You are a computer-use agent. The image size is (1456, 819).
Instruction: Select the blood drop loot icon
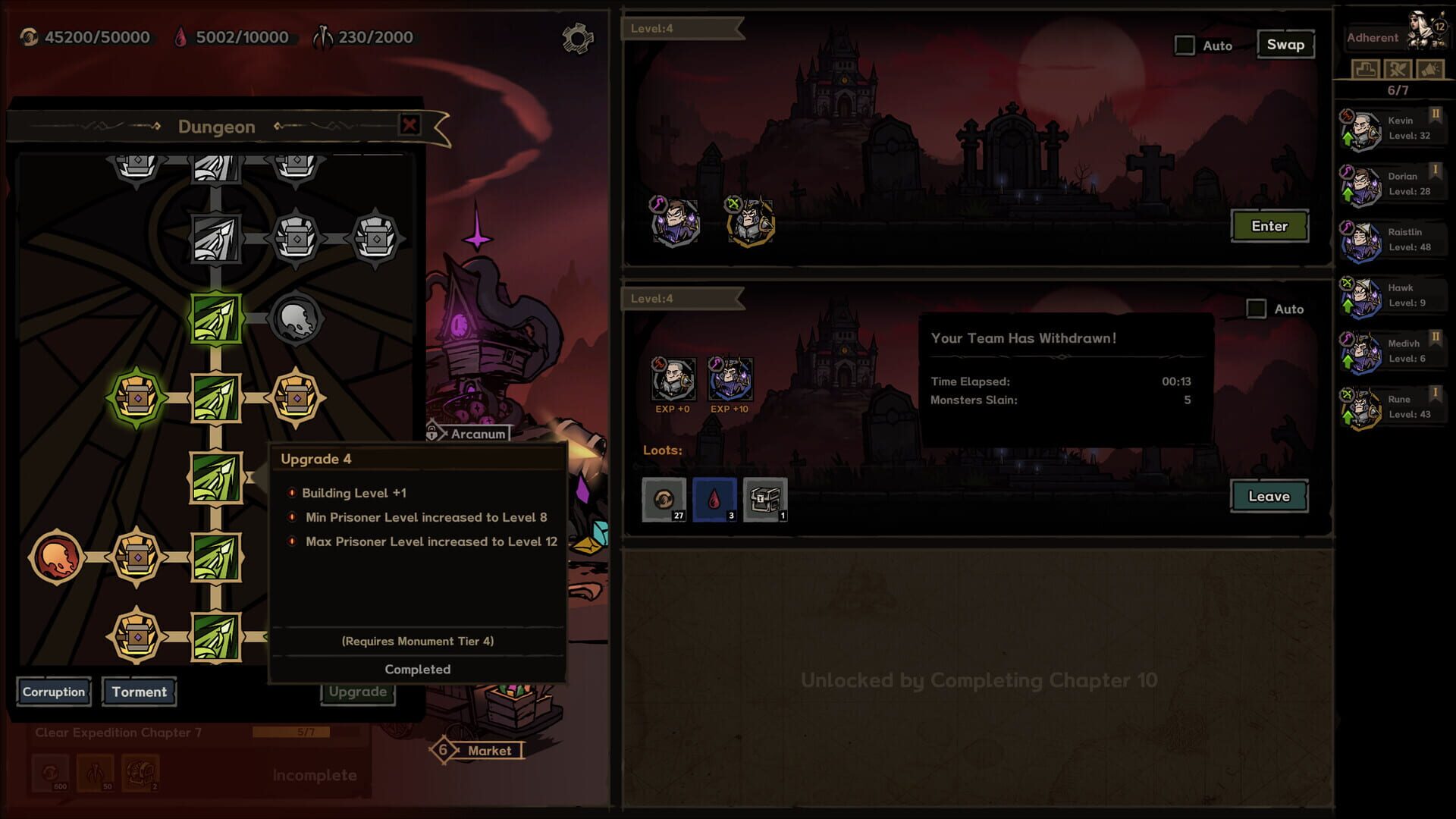713,498
